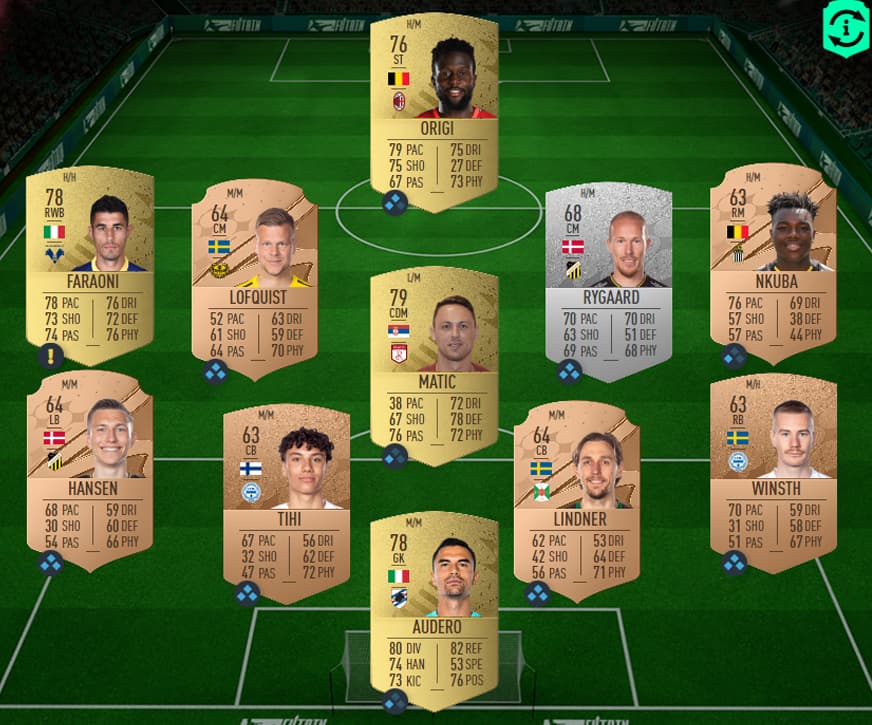Viewport: 872px width, 725px height.
Task: Select the silver Rygaard card
Action: click(608, 270)
